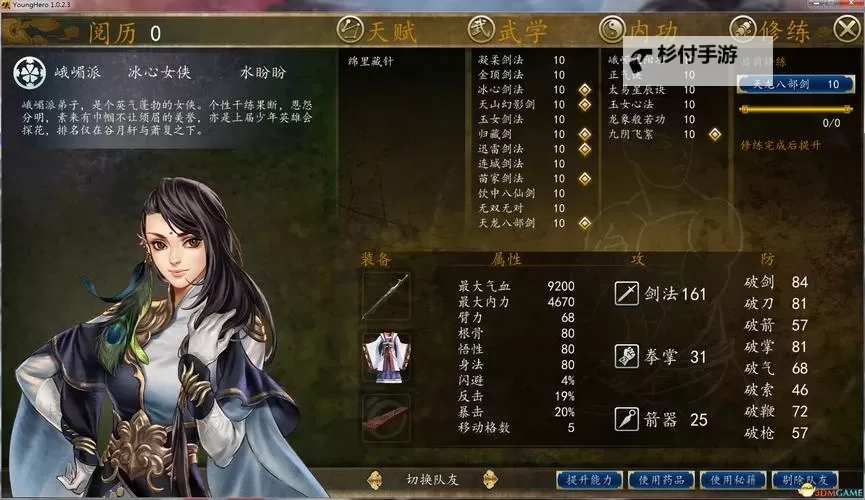Go to previous teammate with left arrow
The height and width of the screenshot is (500, 865).
pyautogui.click(x=375, y=479)
